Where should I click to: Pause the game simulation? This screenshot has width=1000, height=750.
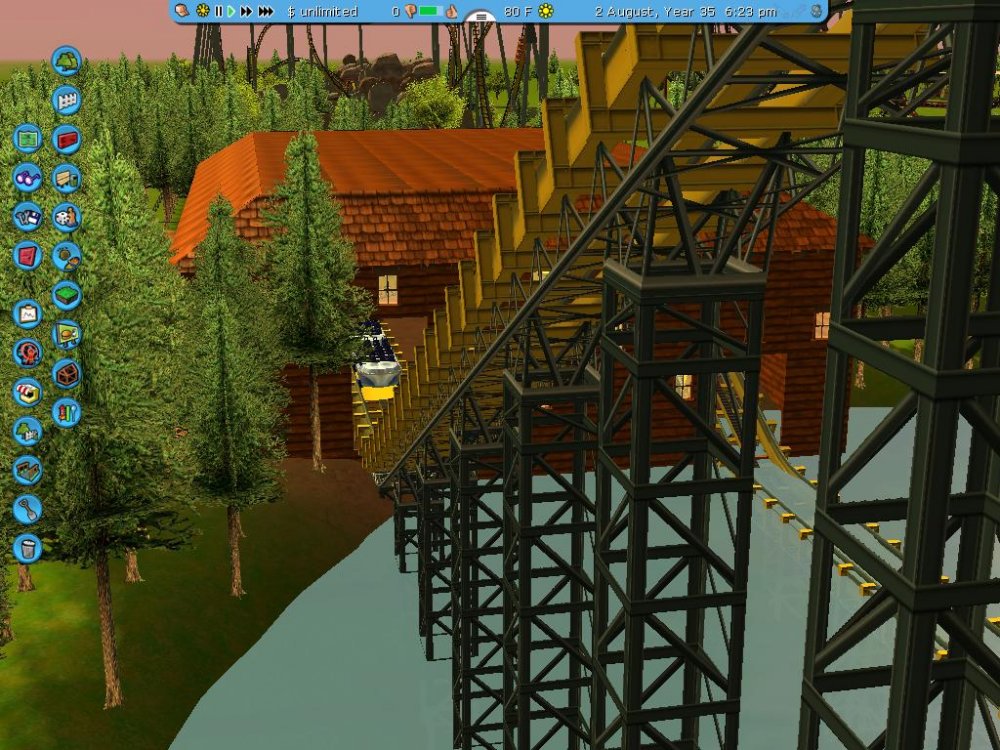coord(218,11)
